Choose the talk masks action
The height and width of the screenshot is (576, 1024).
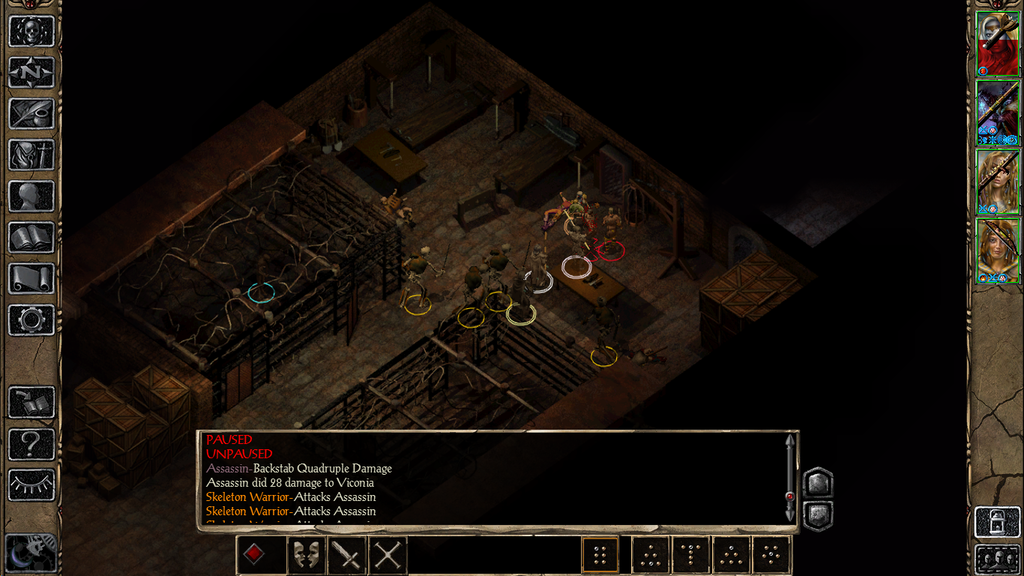306,554
